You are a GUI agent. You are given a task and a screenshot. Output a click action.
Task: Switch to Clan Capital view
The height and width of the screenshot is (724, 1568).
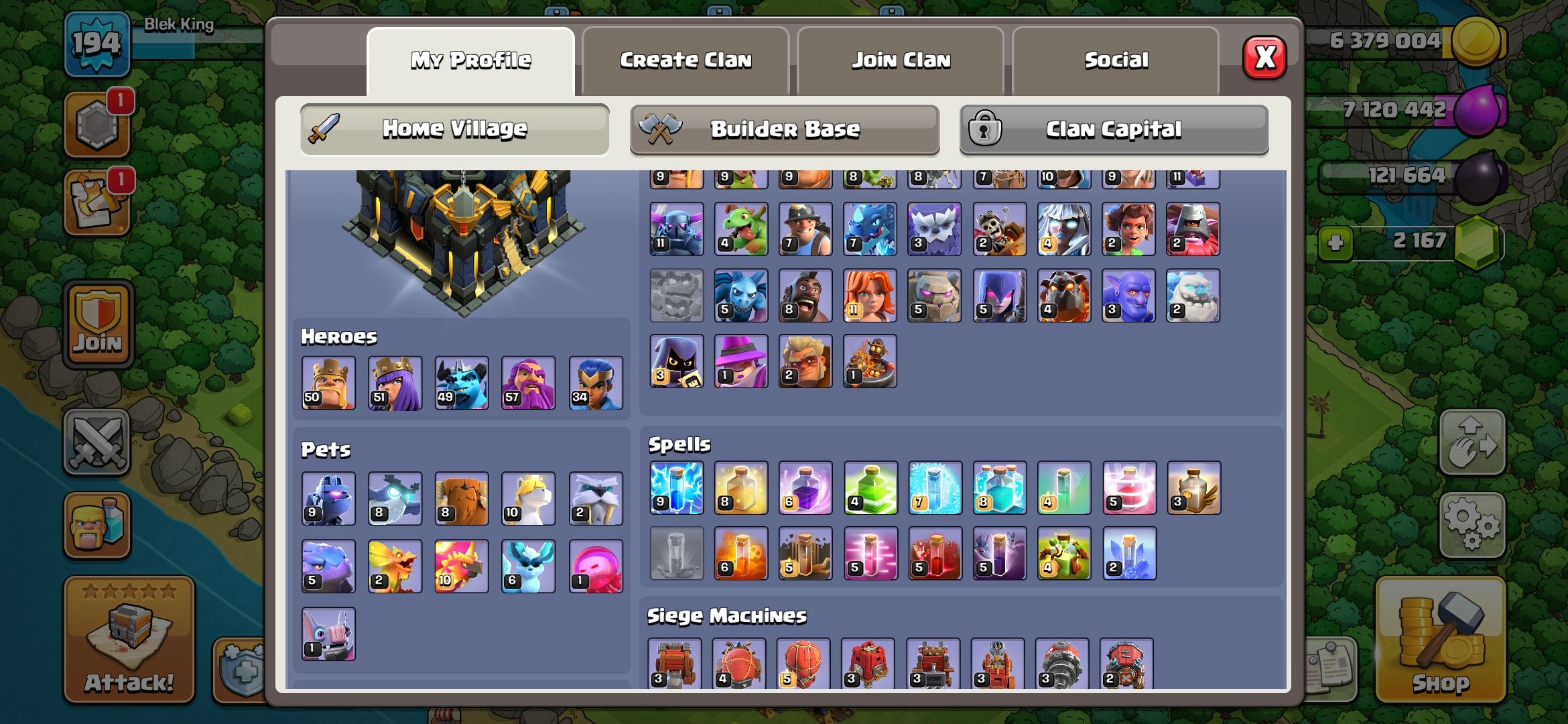pos(1112,129)
